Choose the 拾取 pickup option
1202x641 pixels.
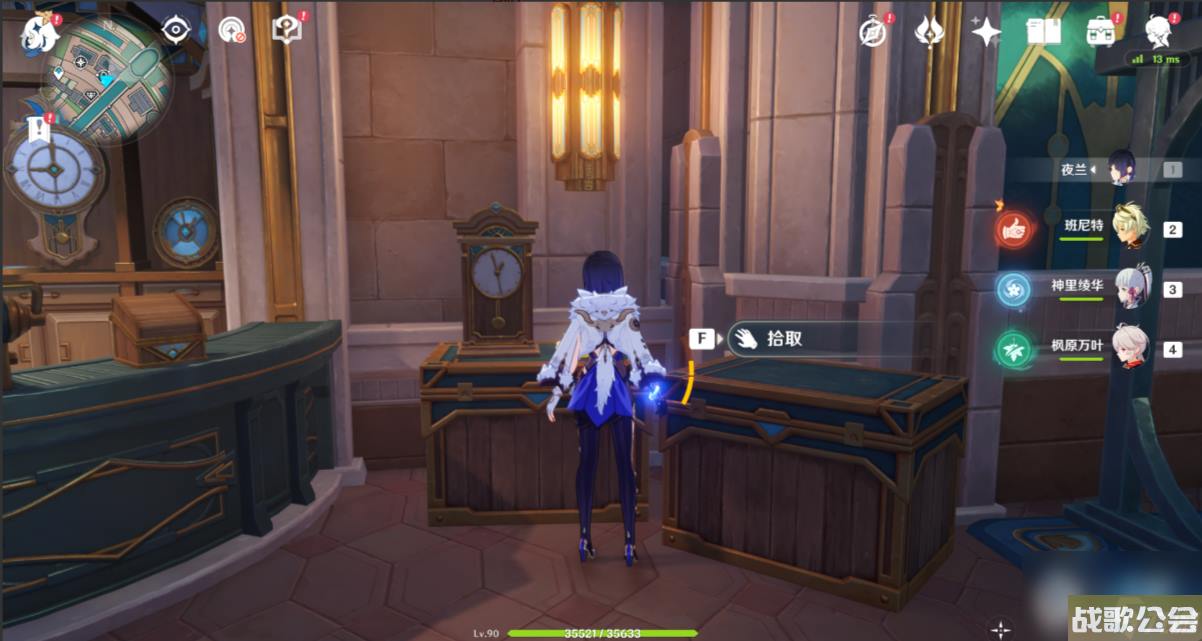(x=783, y=339)
